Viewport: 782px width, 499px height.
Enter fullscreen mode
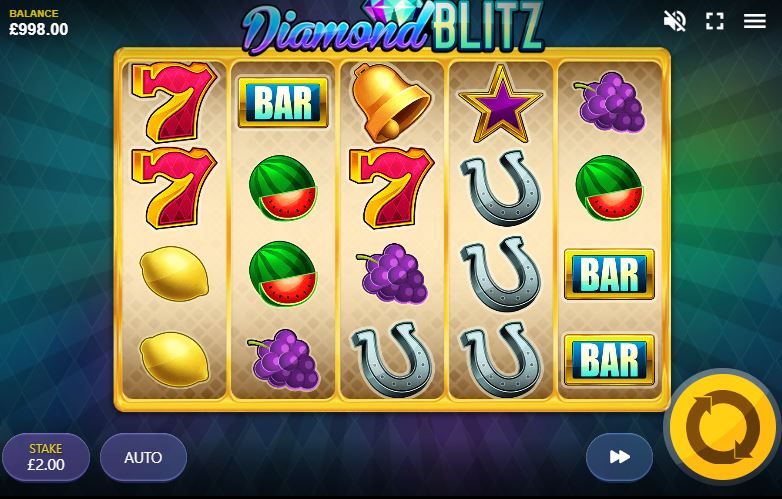(715, 21)
